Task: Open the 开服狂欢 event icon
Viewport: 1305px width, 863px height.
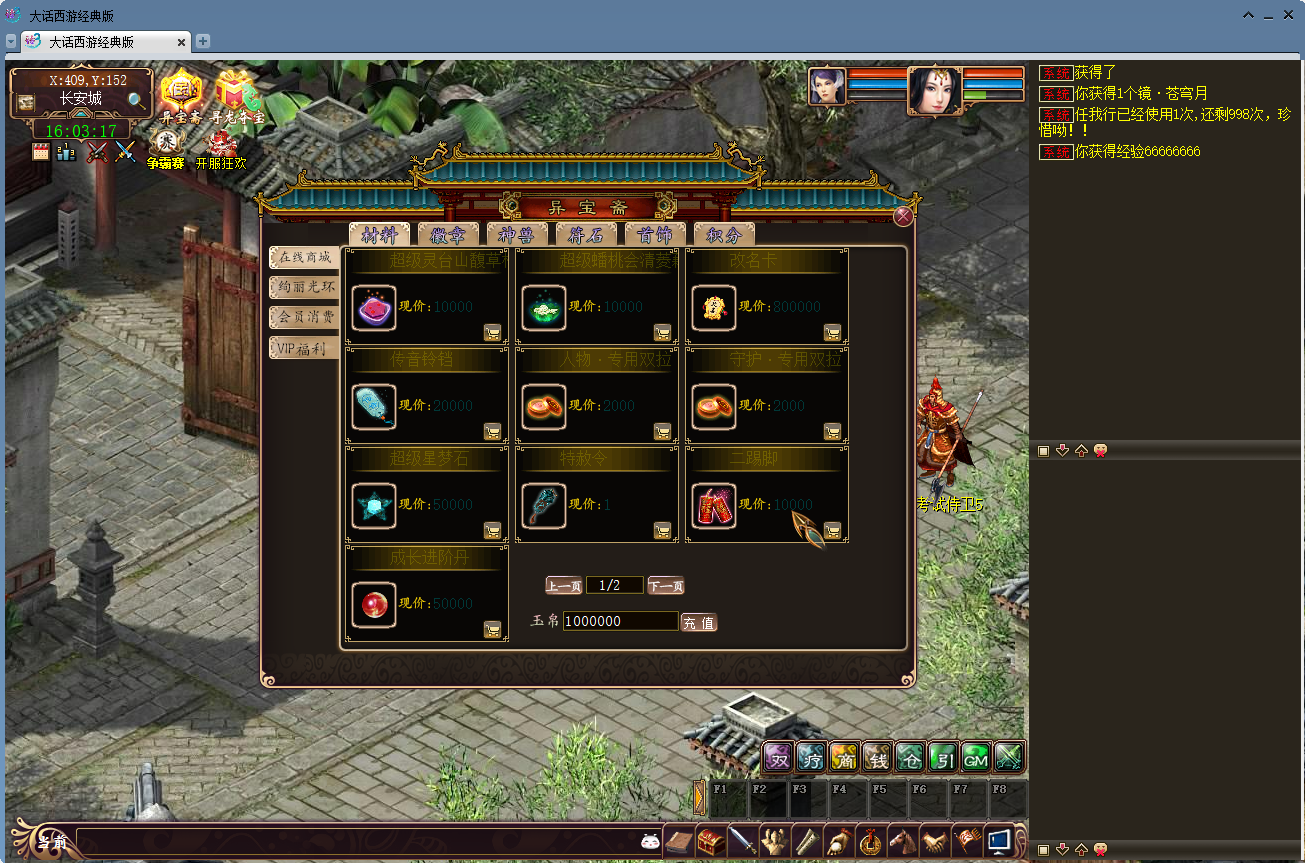Action: [221, 147]
